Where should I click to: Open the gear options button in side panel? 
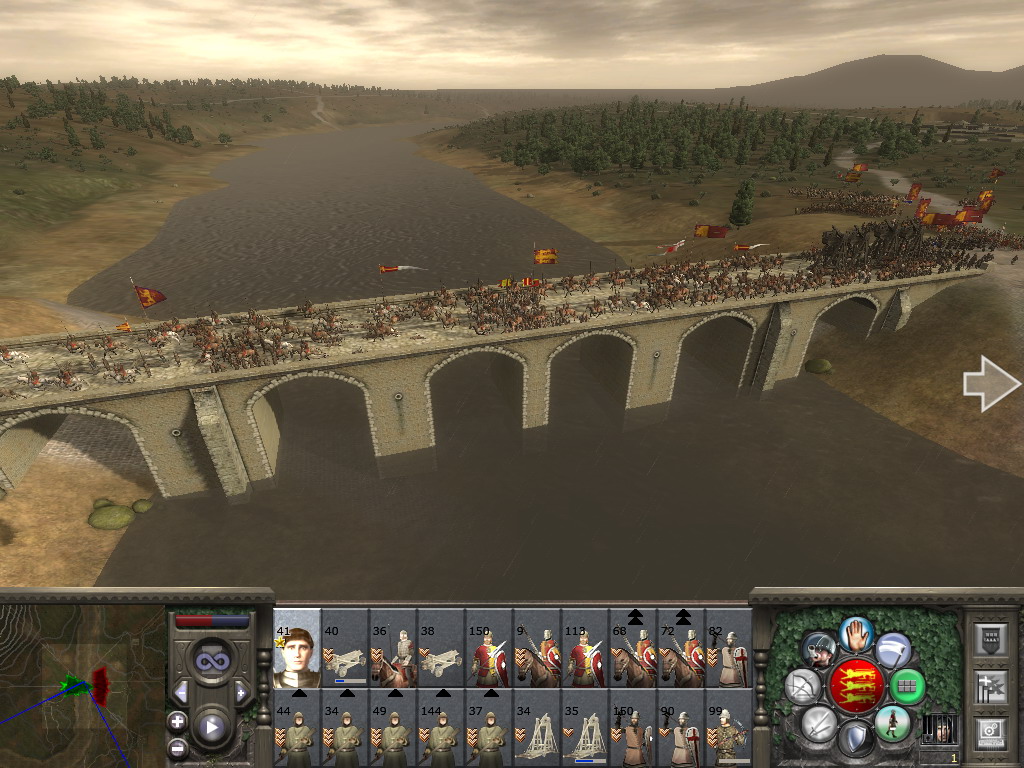tap(990, 733)
